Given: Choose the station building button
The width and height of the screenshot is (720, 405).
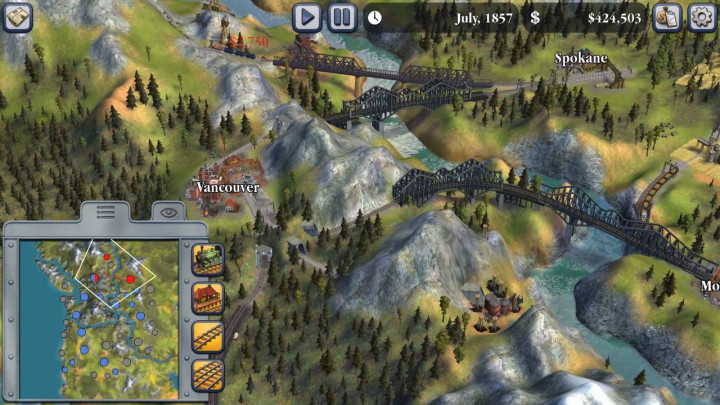Looking at the screenshot, I should [x=207, y=298].
